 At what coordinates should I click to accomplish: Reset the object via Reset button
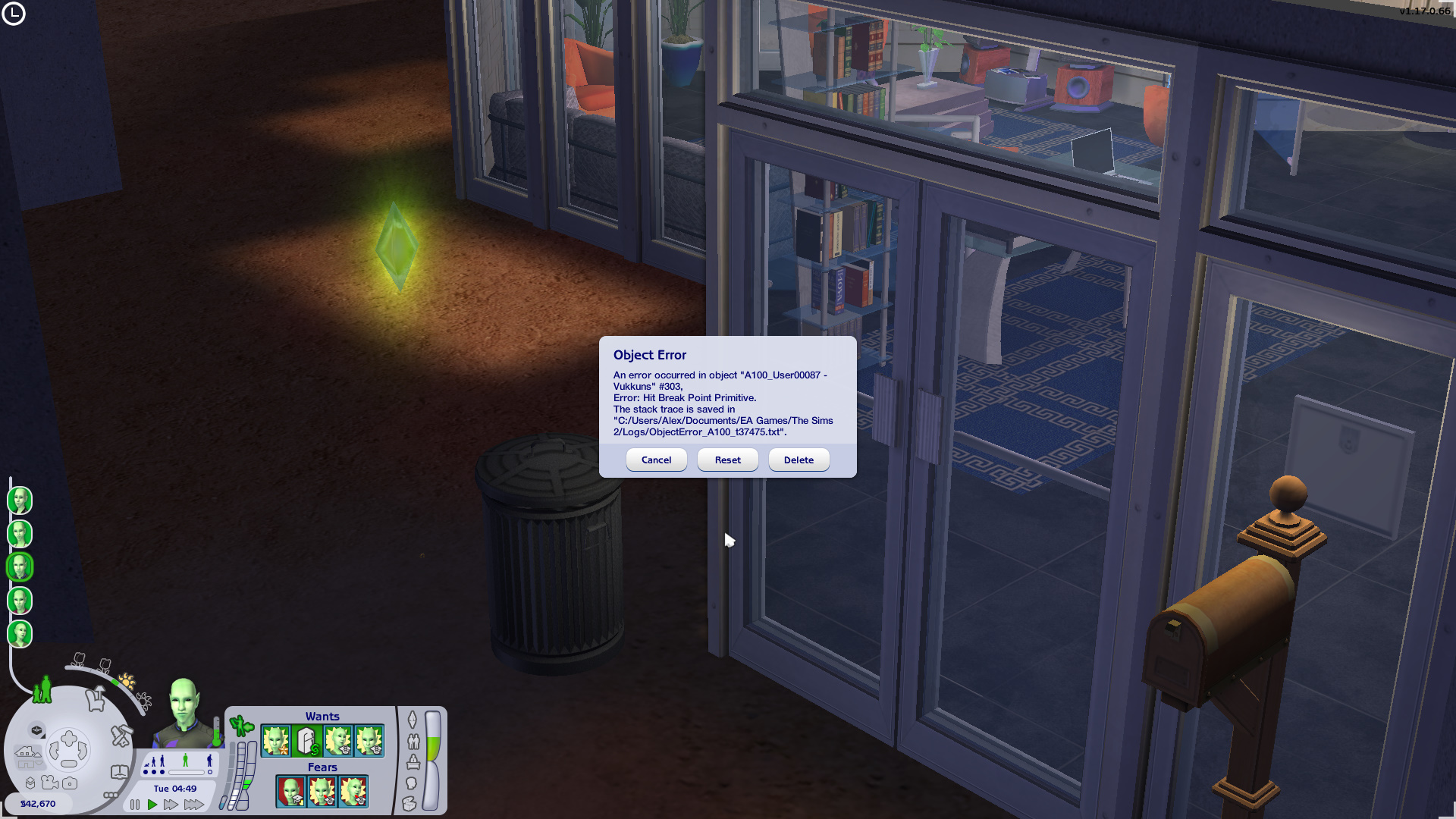tap(727, 460)
